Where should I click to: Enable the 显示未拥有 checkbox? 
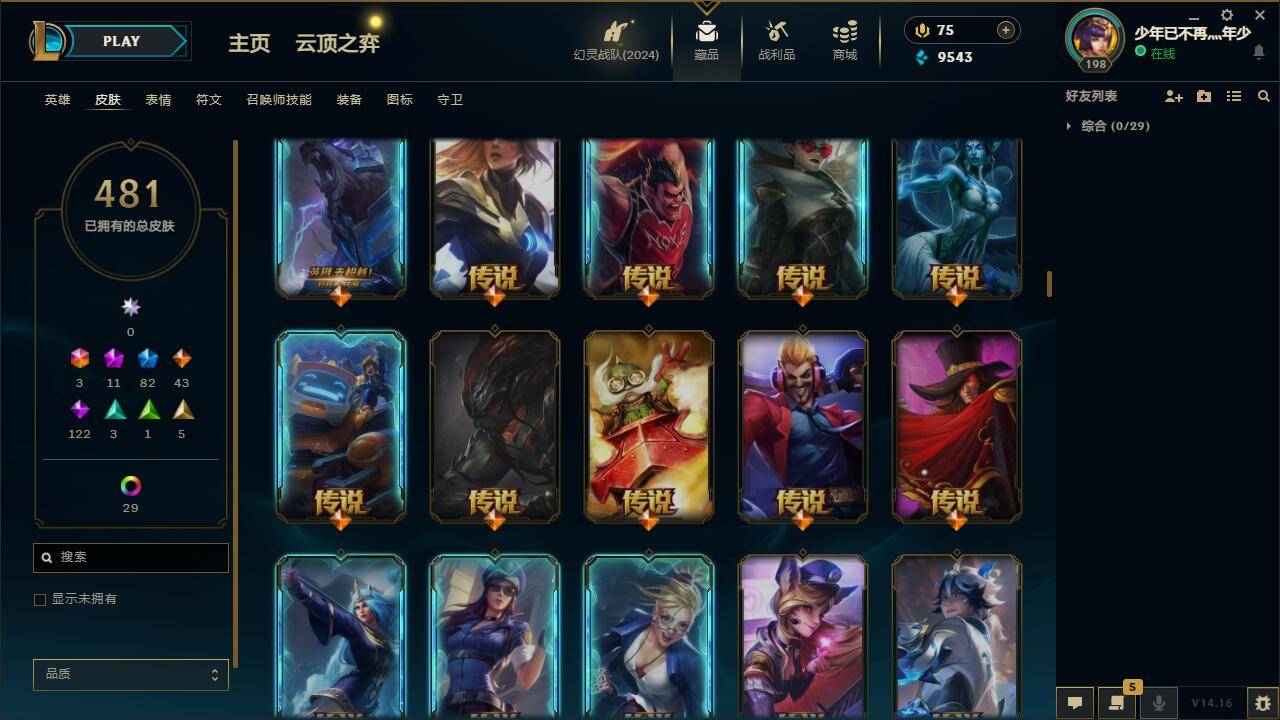coord(40,599)
